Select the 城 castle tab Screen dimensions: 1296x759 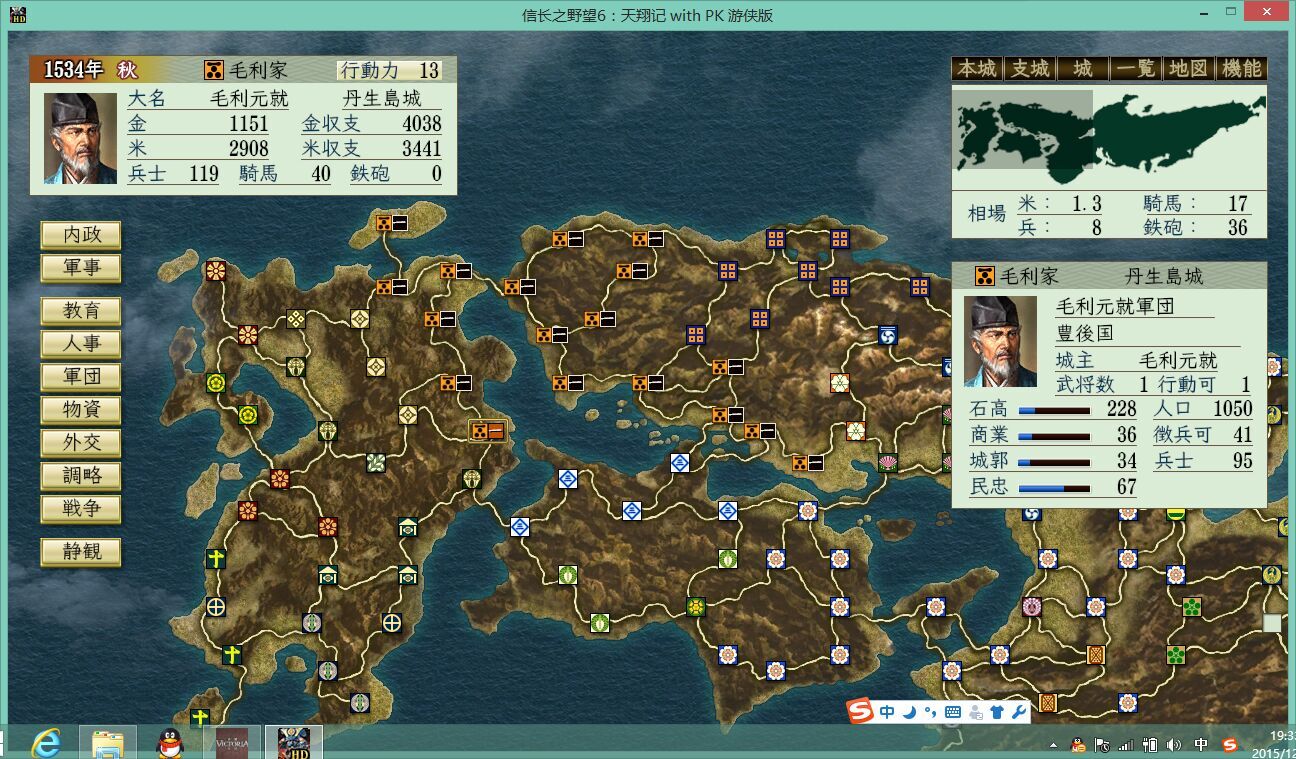(x=1083, y=69)
